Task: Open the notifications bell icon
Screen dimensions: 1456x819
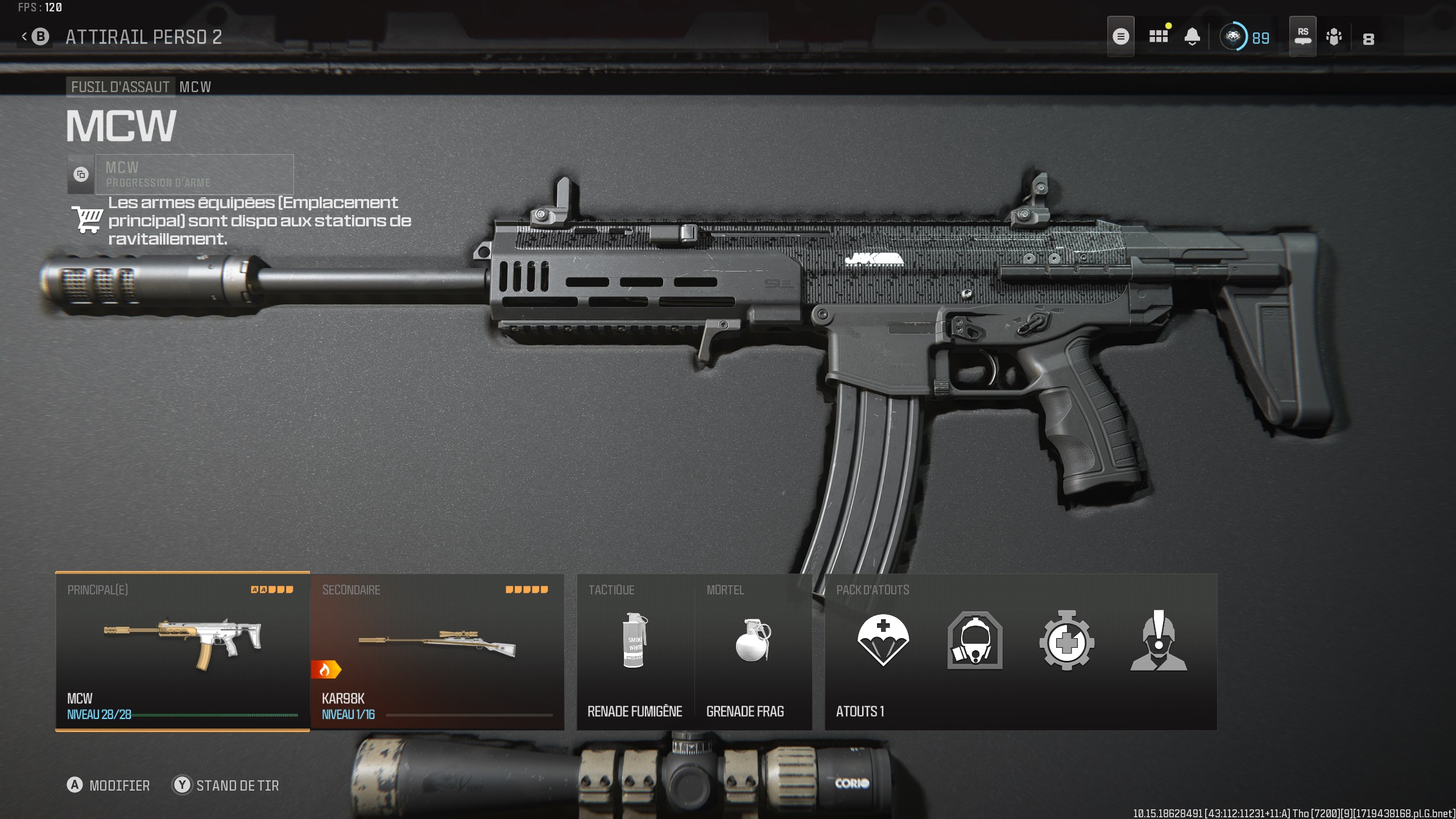Action: pyautogui.click(x=1193, y=36)
